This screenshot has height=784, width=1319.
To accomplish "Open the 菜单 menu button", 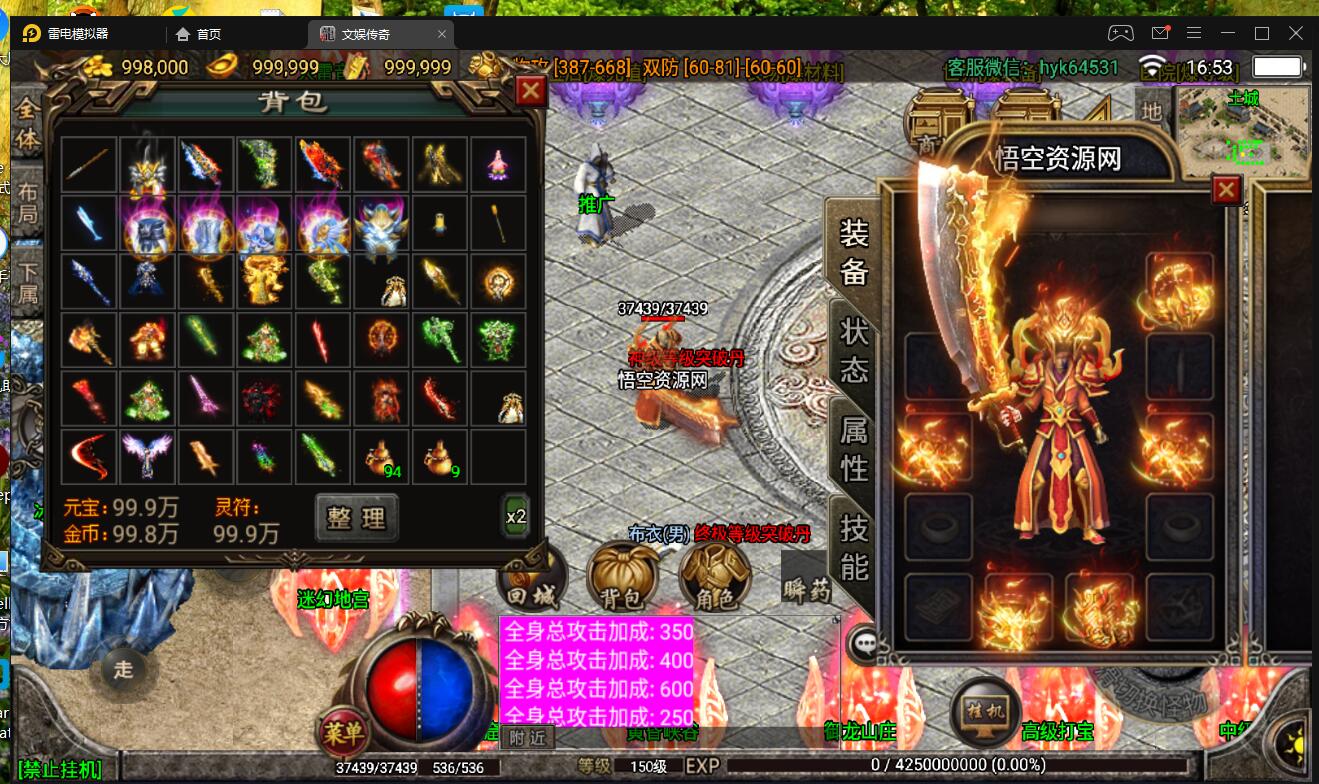I will pyautogui.click(x=343, y=733).
